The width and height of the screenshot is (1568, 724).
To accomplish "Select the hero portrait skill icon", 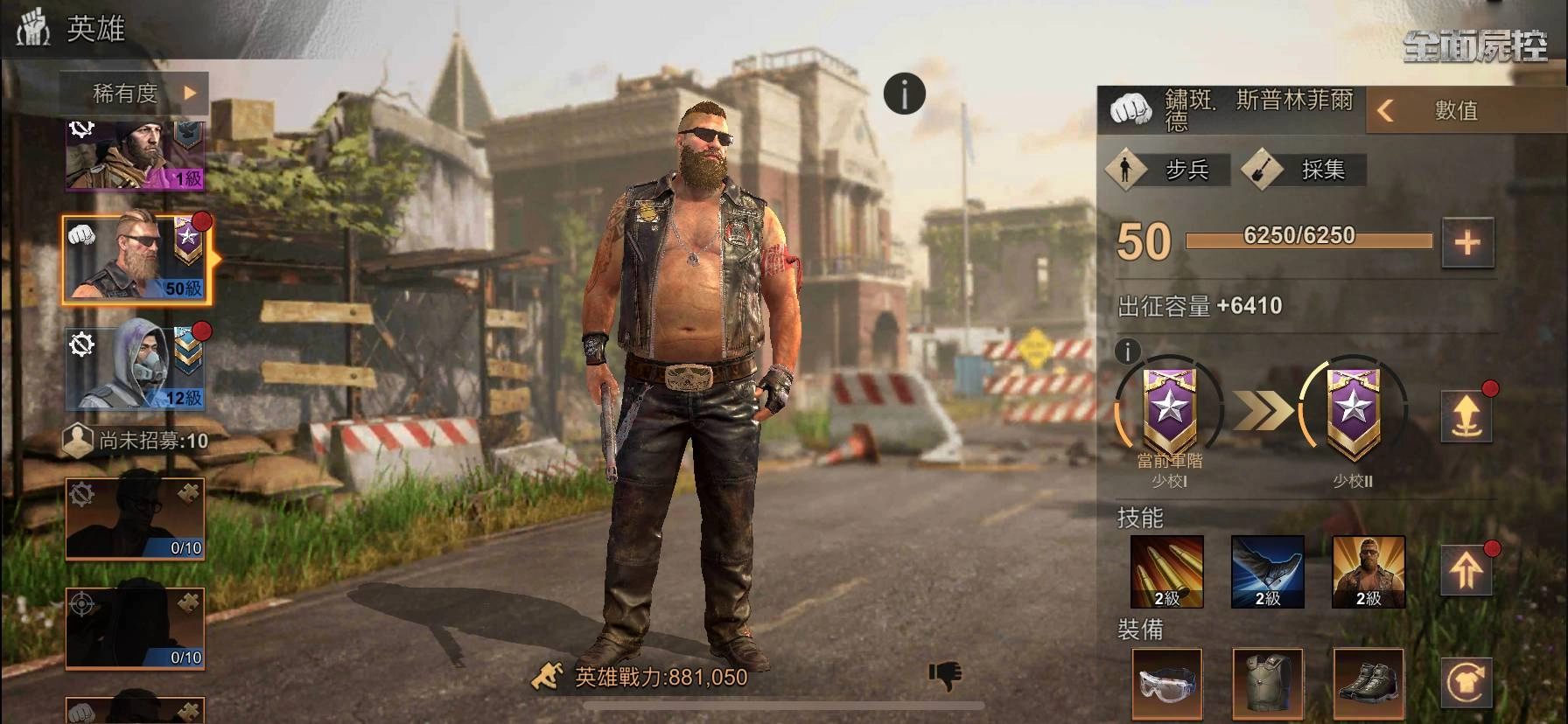I will point(1368,571).
